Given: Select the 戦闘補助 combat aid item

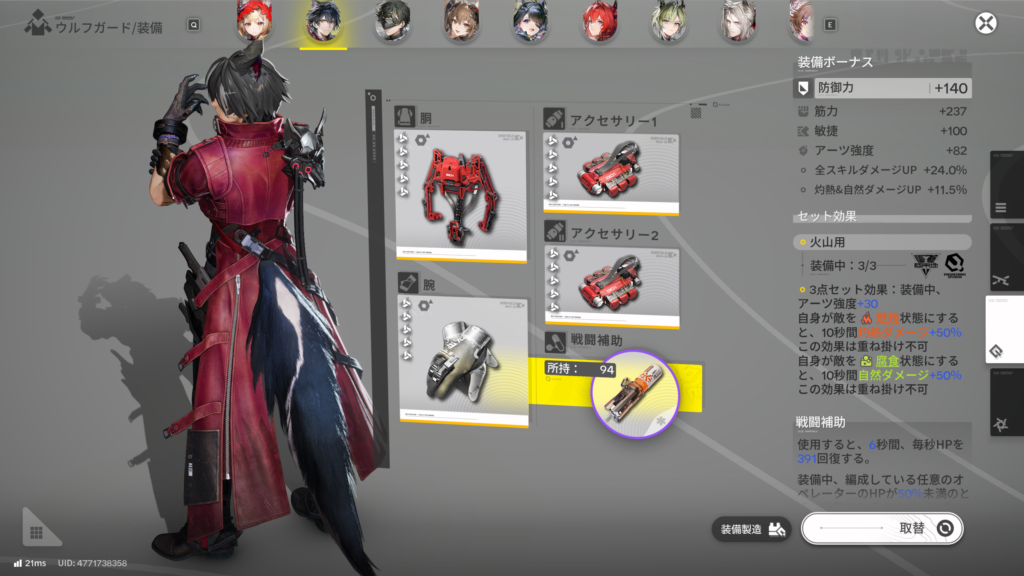Looking at the screenshot, I should (635, 394).
